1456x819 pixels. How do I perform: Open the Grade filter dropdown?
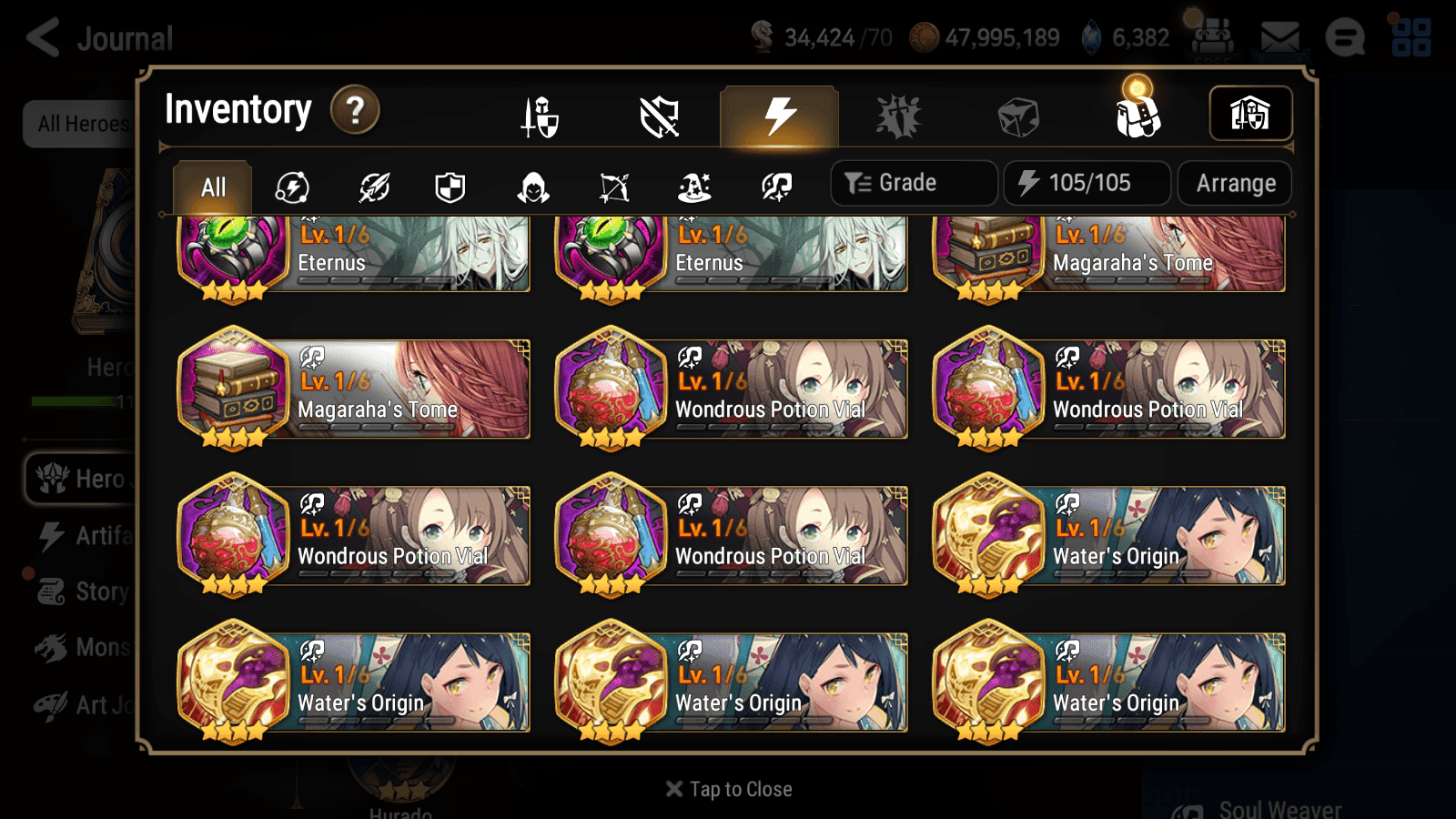[x=913, y=182]
